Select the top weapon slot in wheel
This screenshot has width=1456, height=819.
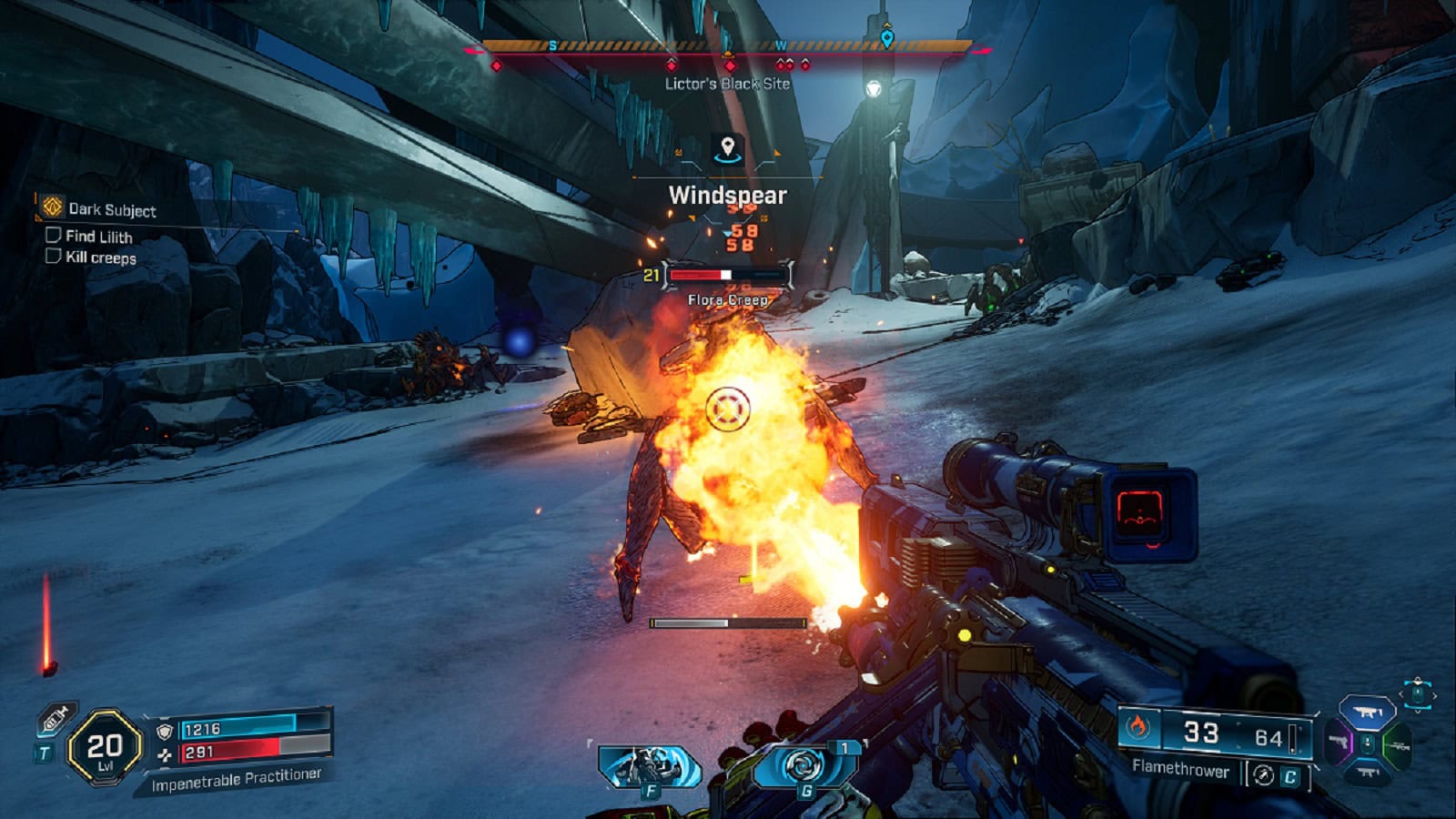coord(1368,713)
